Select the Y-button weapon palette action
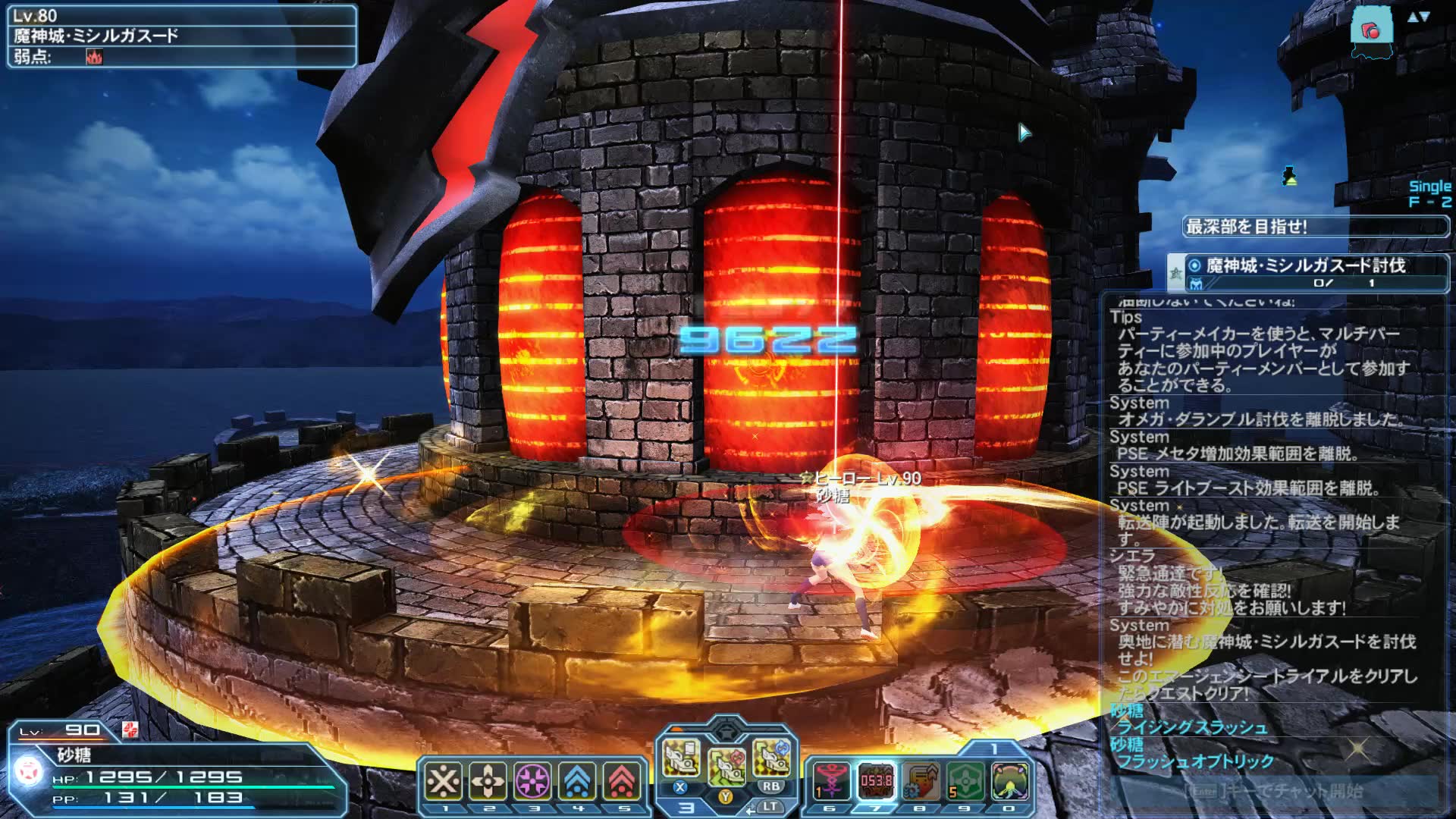Image resolution: width=1456 pixels, height=819 pixels. [726, 767]
